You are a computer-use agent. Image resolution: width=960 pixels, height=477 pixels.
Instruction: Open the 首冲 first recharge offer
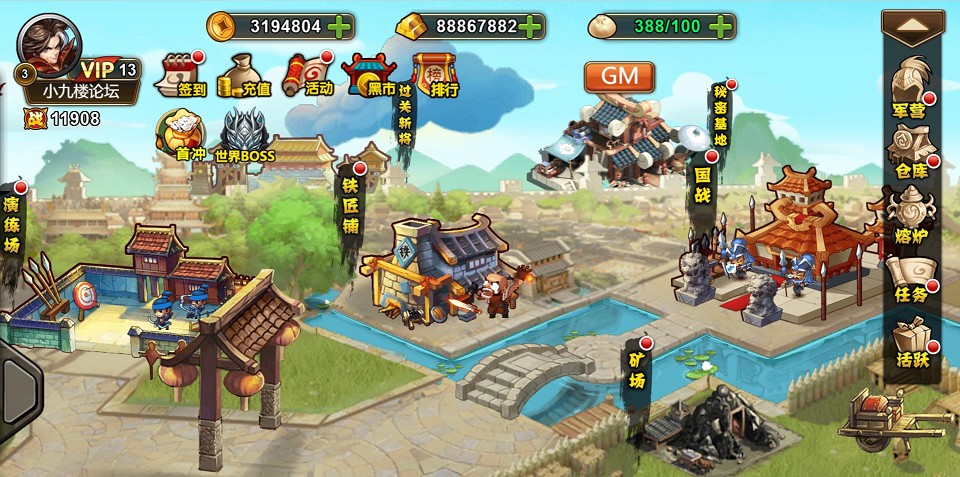coord(182,134)
